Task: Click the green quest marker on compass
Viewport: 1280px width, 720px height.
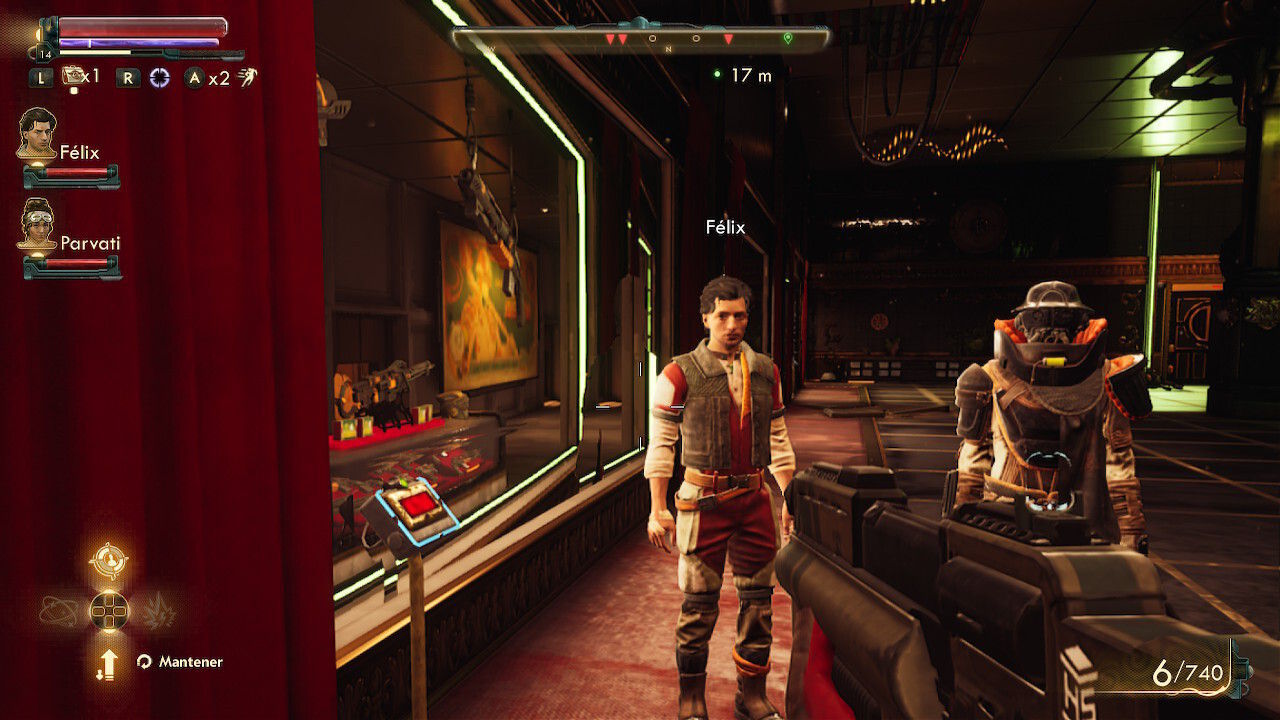Action: coord(788,39)
